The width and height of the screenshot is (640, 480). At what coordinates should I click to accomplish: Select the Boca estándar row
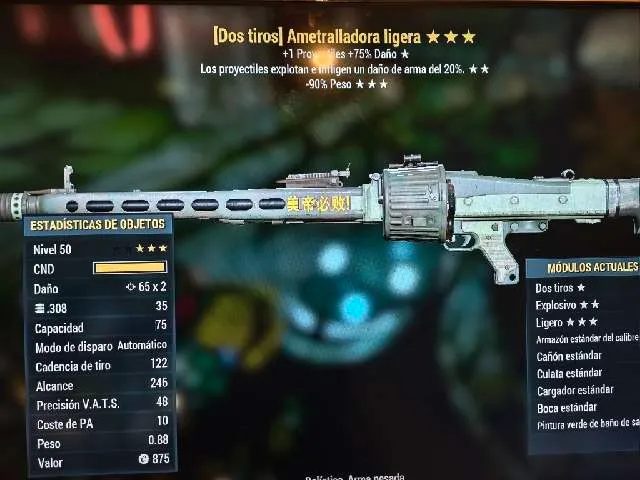point(567,407)
